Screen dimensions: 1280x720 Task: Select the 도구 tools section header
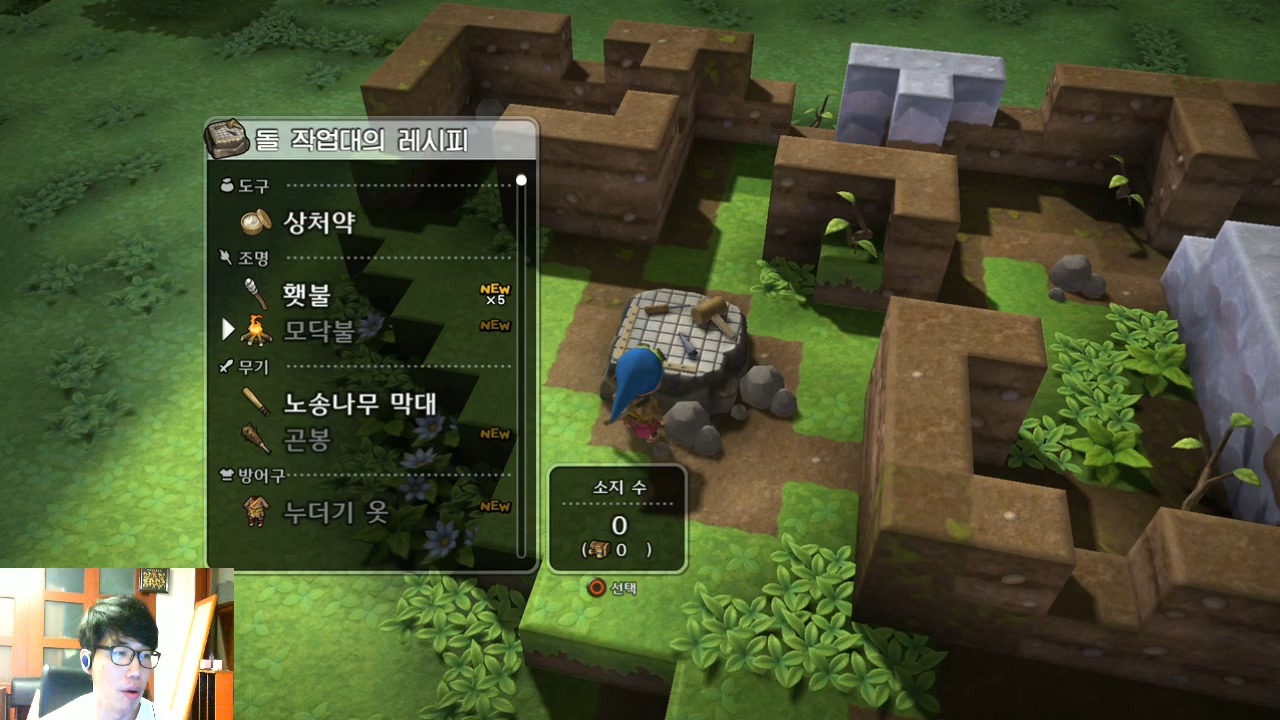[x=255, y=184]
